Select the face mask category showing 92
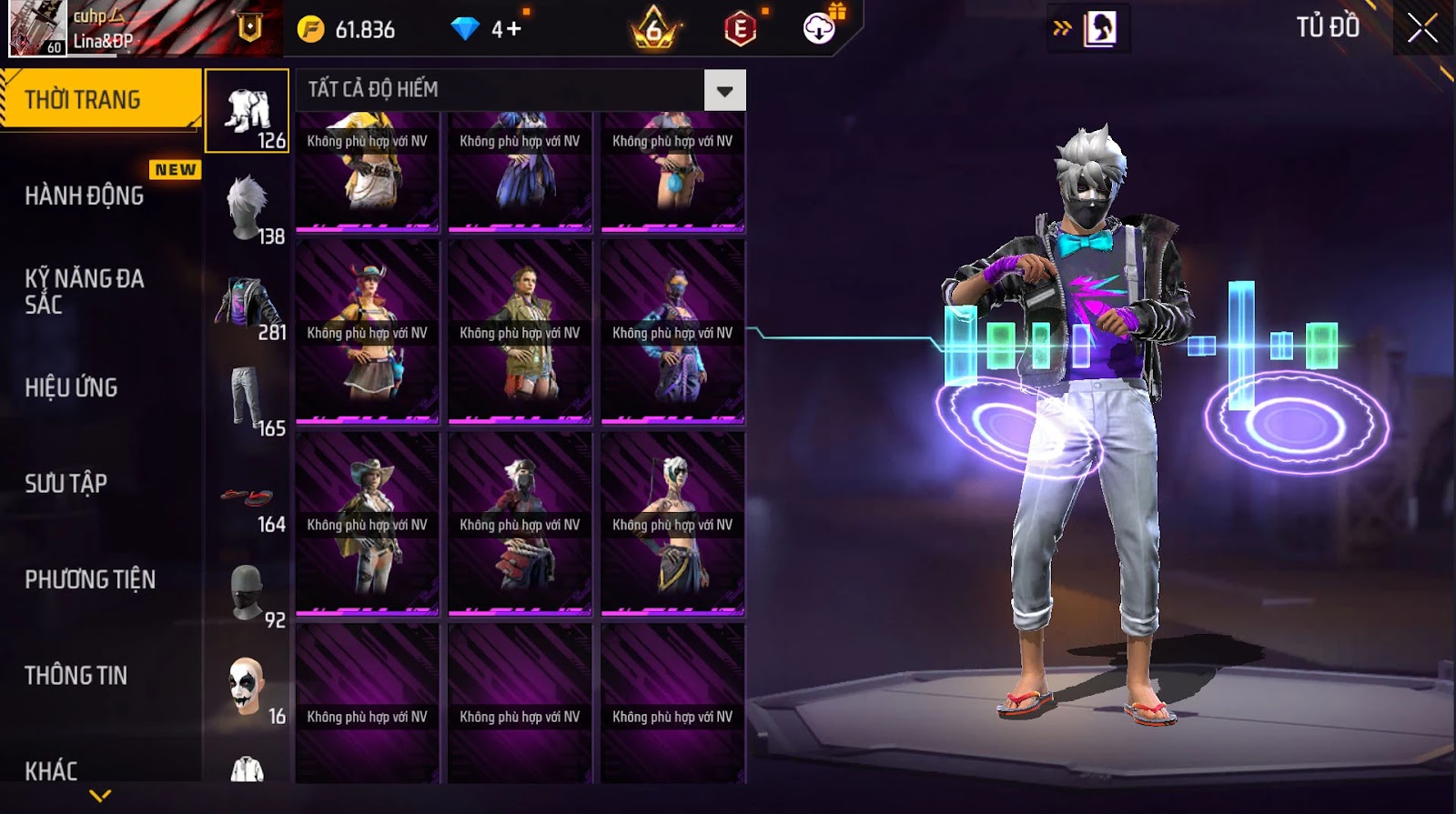The width and height of the screenshot is (1456, 814). (x=248, y=593)
